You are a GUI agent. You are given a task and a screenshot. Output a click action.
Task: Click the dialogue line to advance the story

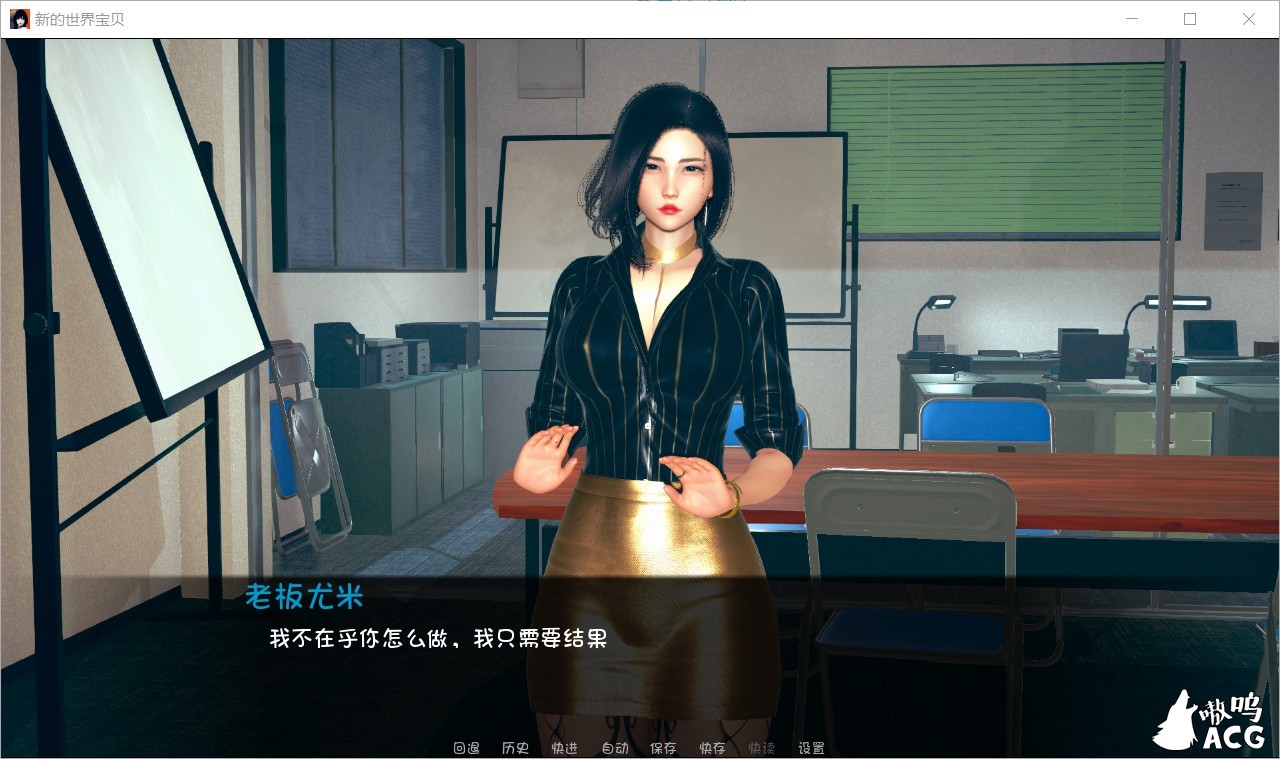tap(440, 638)
